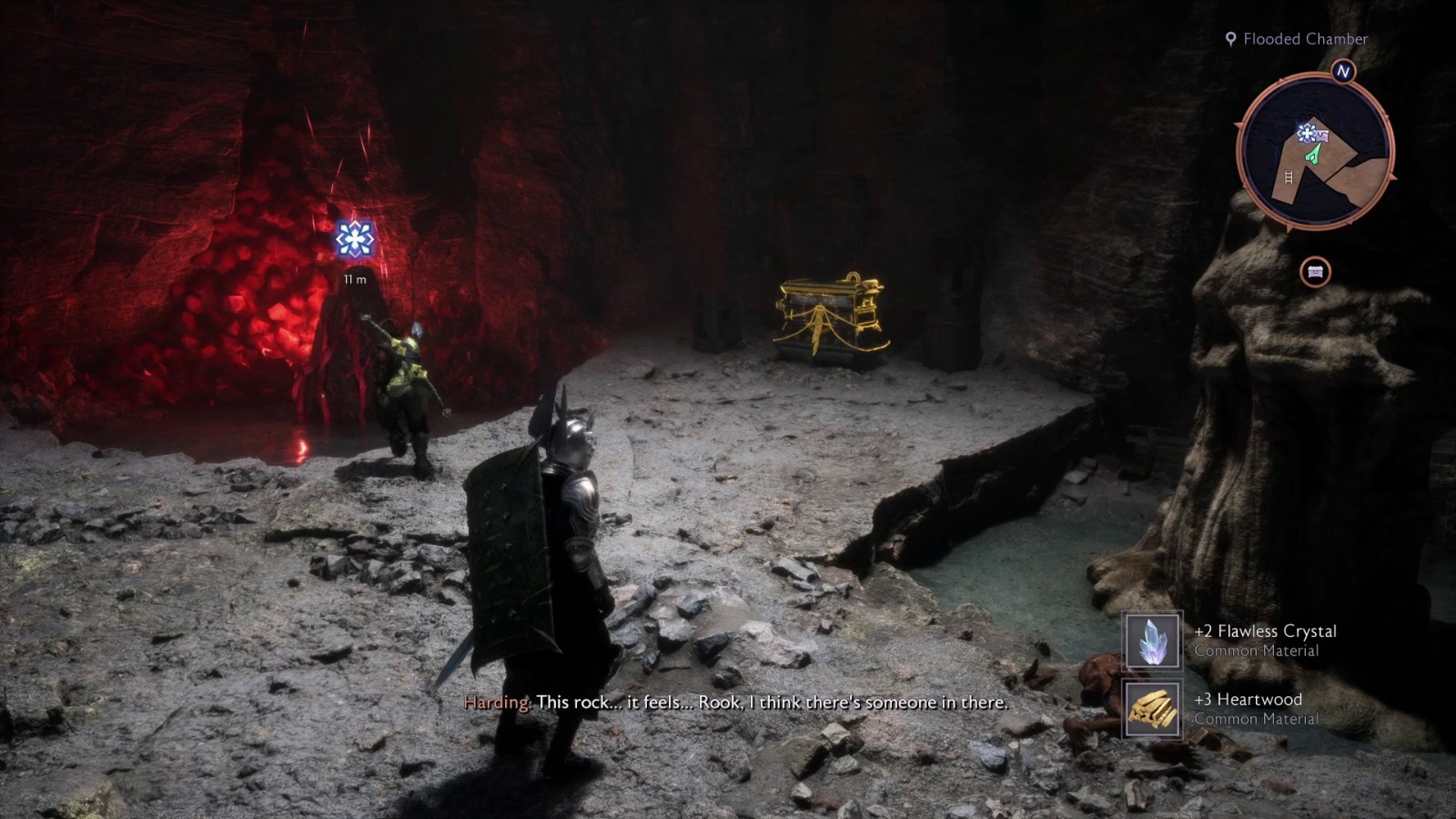The height and width of the screenshot is (819, 1456).
Task: Click the Heartwood pickup thumbnail frame
Action: point(1151,708)
